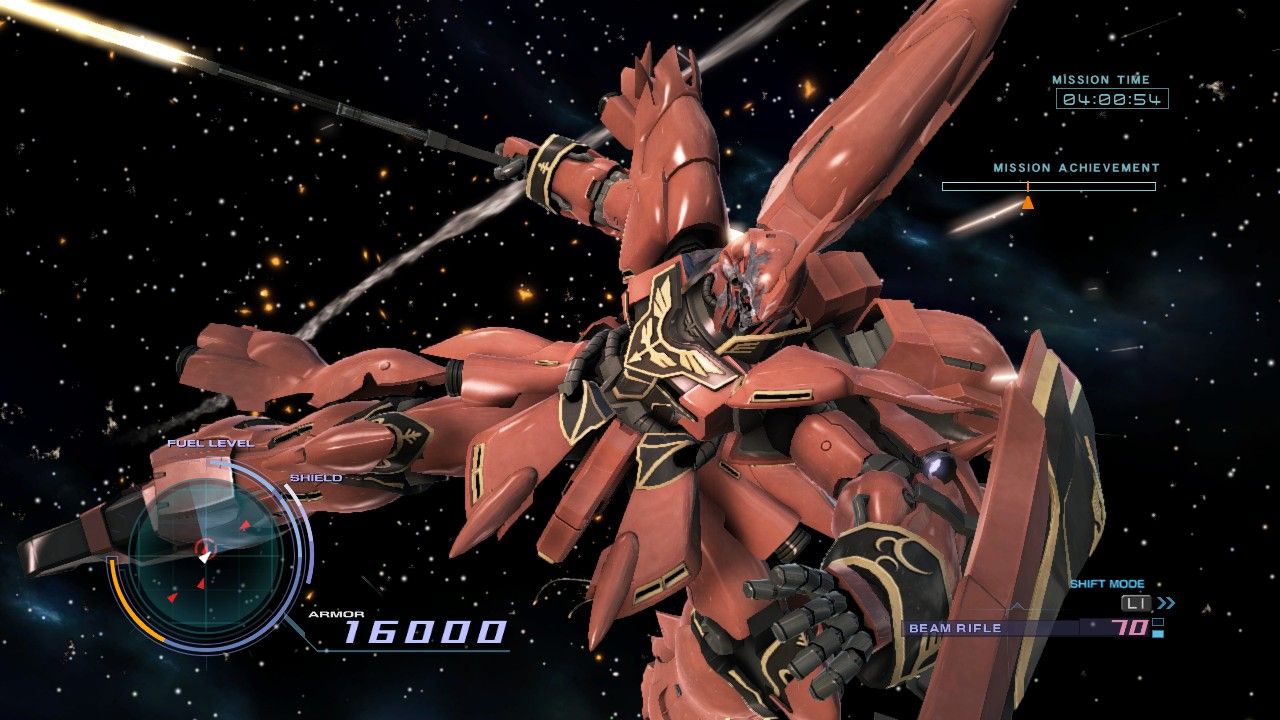
Task: Open the Mission Time readout 04:00:54
Action: click(1110, 99)
